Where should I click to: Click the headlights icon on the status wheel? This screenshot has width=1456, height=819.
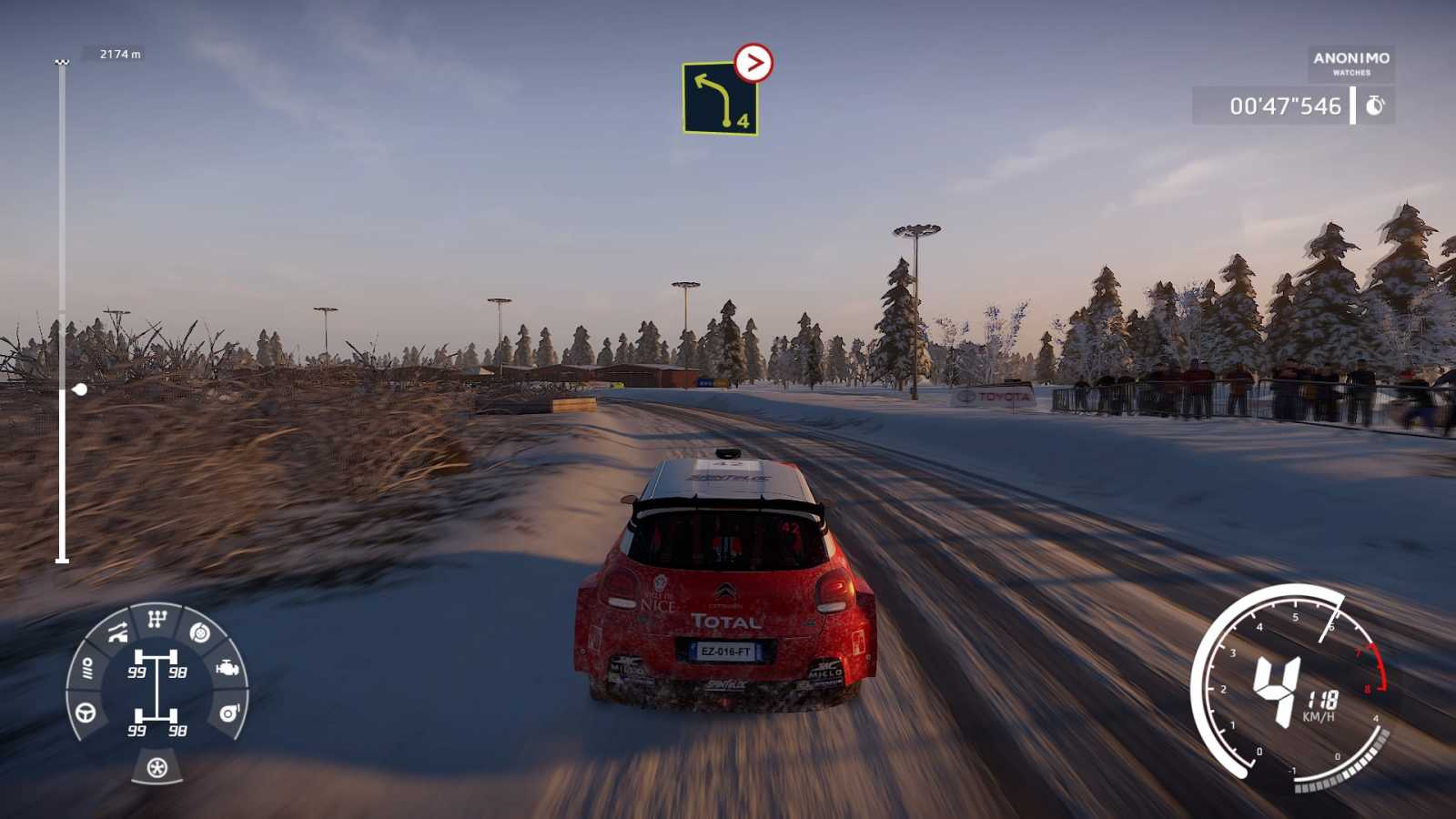tap(88, 667)
